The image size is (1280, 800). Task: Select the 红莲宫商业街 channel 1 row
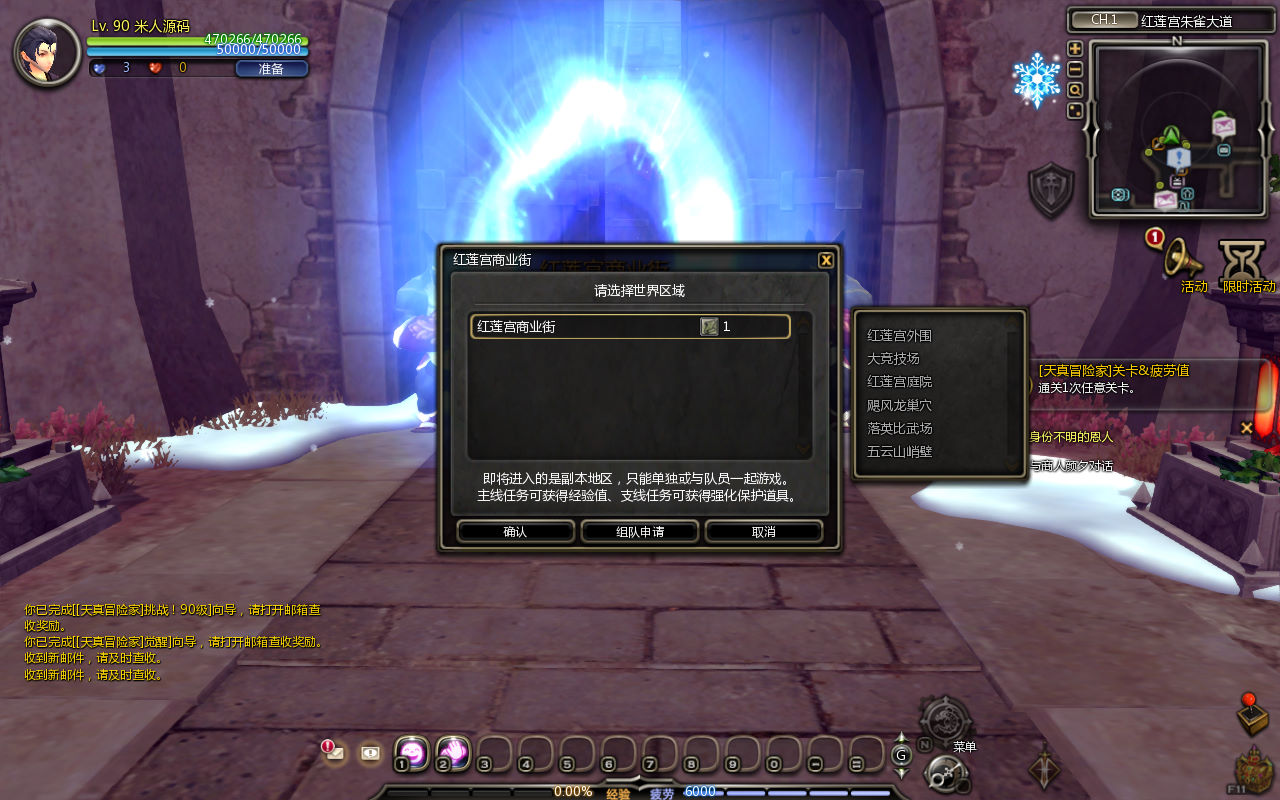(630, 327)
